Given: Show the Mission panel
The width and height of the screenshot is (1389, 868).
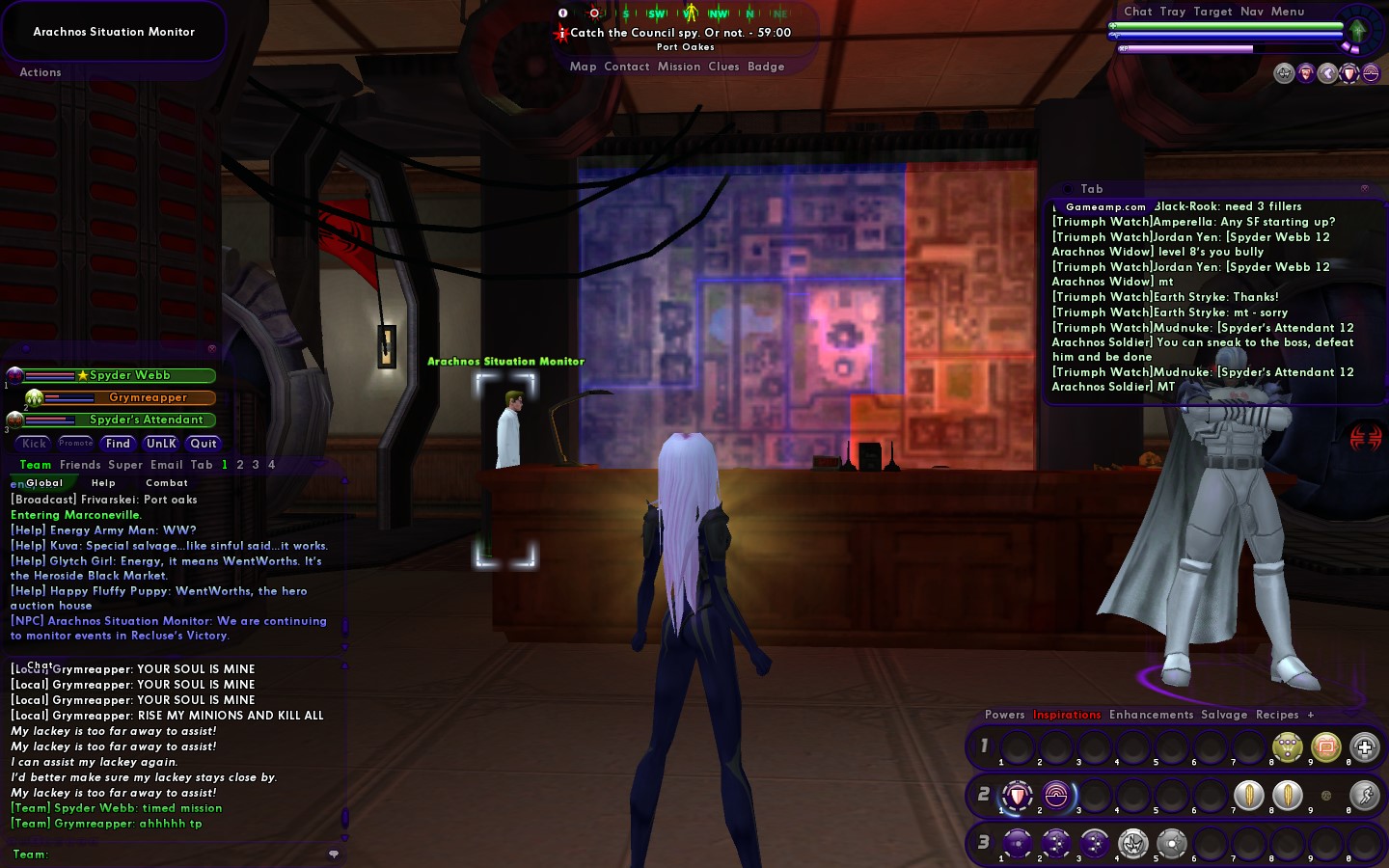Looking at the screenshot, I should pos(679,67).
